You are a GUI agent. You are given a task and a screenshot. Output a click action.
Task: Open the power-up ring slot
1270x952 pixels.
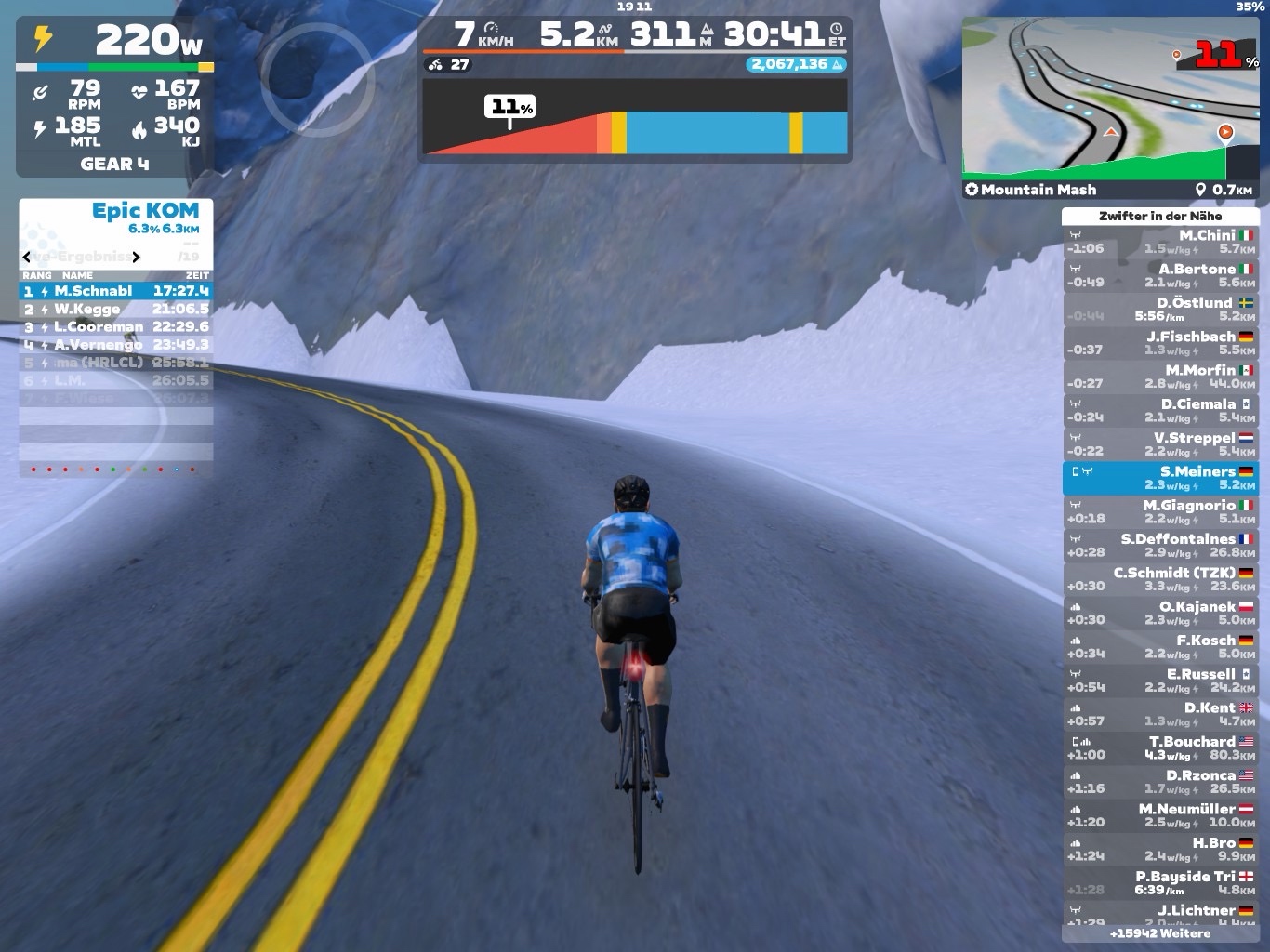click(x=317, y=80)
